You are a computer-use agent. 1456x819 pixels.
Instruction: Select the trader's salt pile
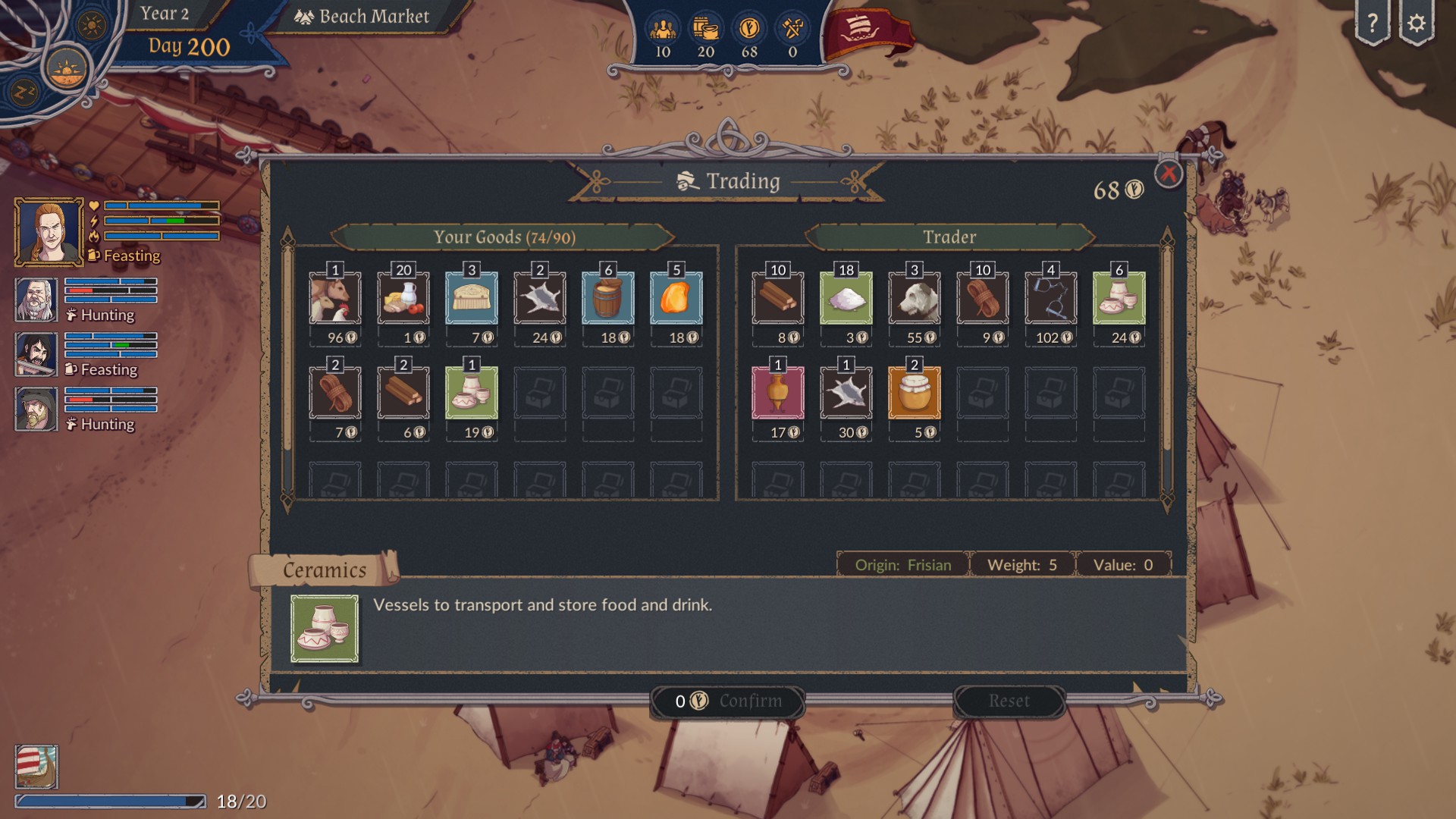846,298
